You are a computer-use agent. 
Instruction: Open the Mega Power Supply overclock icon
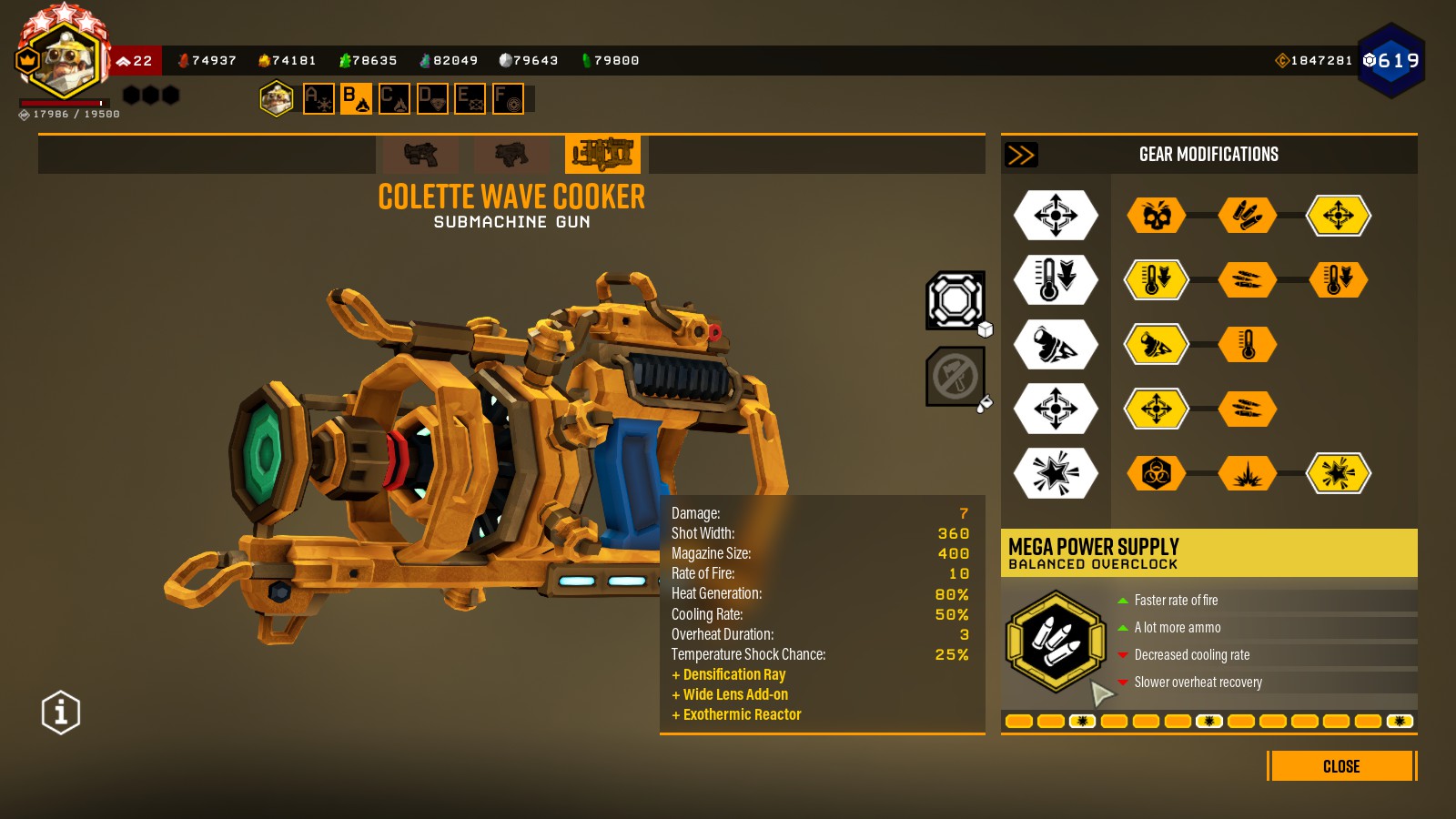point(1055,641)
